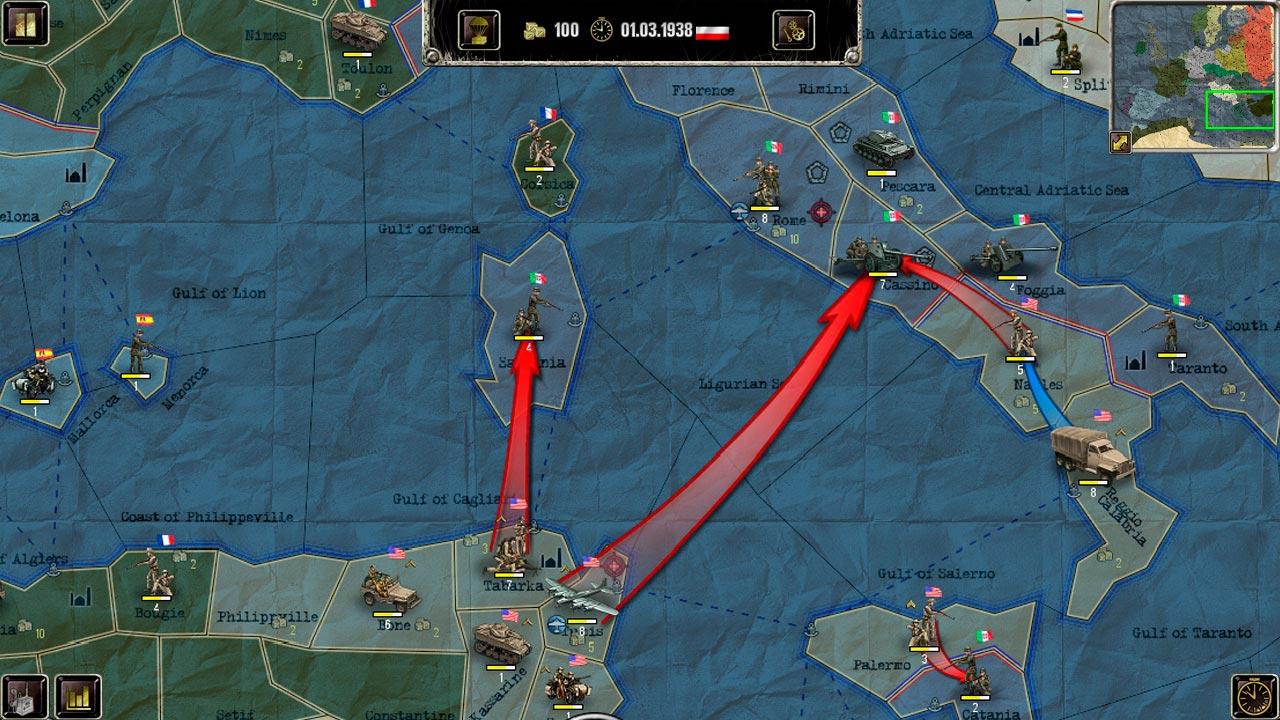This screenshot has height=720, width=1280.
Task: Open the paratrooper supply drop panel
Action: [x=479, y=30]
